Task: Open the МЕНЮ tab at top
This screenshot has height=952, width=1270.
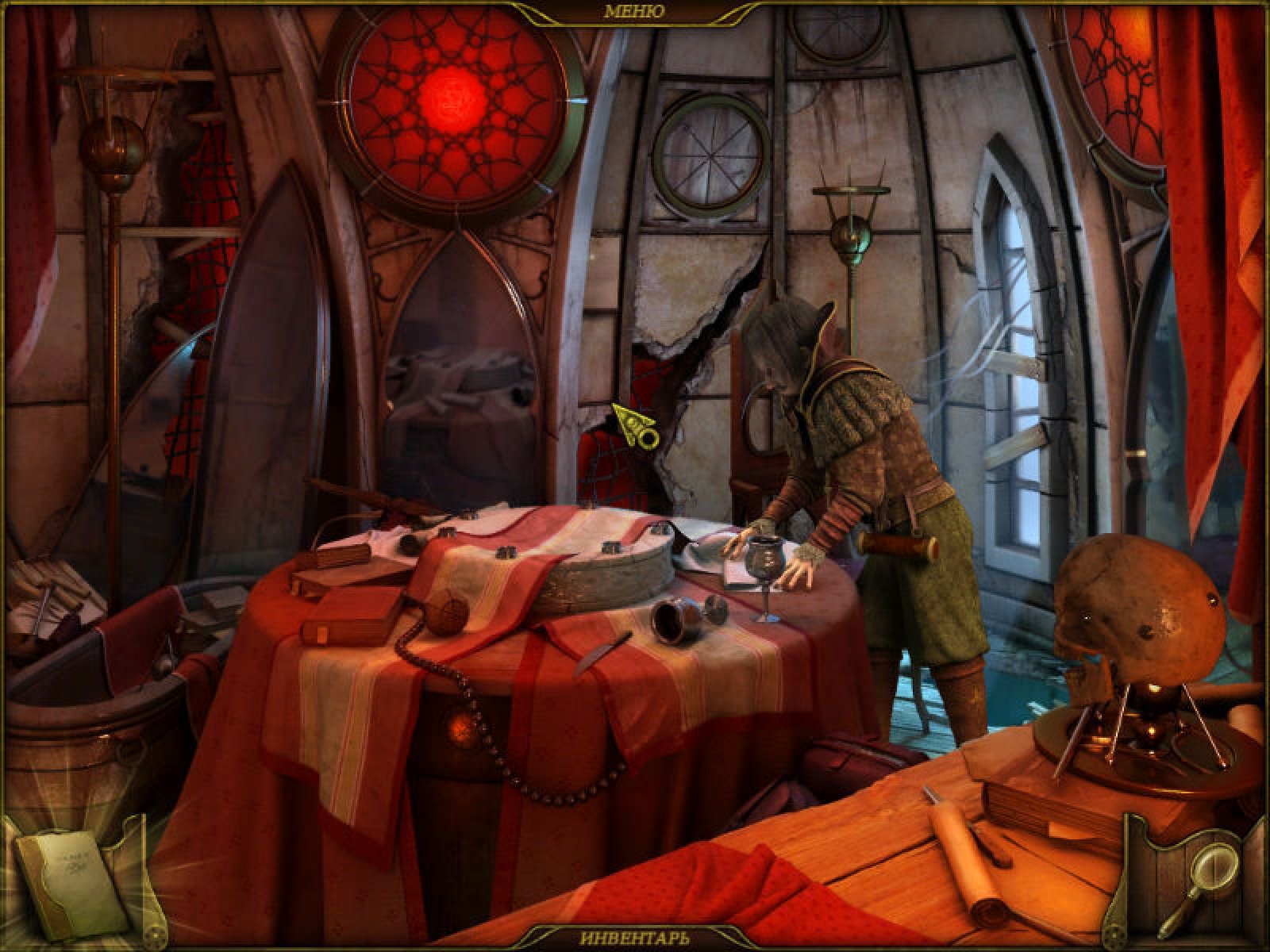Action: (633, 11)
